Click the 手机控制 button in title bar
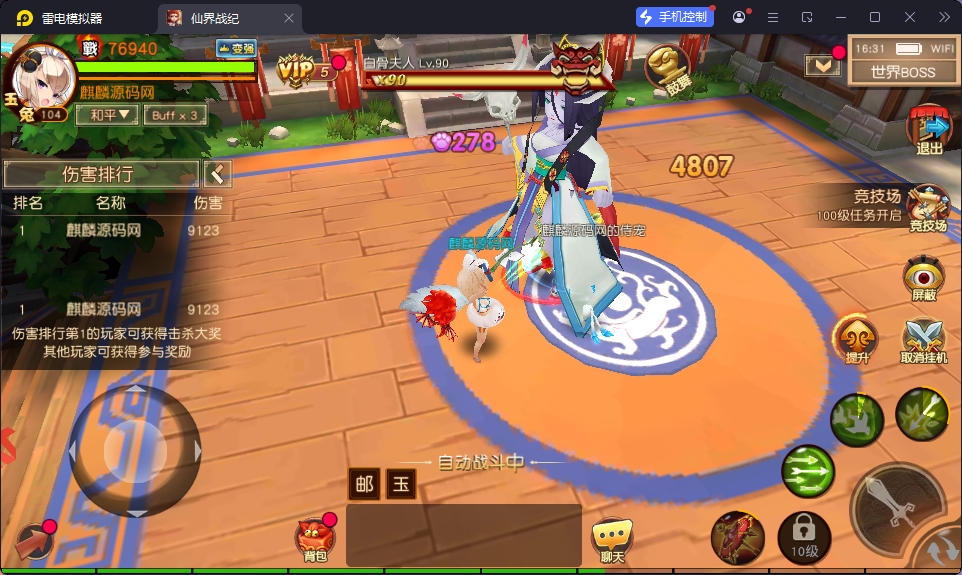Screen dimensions: 962x575 point(675,17)
